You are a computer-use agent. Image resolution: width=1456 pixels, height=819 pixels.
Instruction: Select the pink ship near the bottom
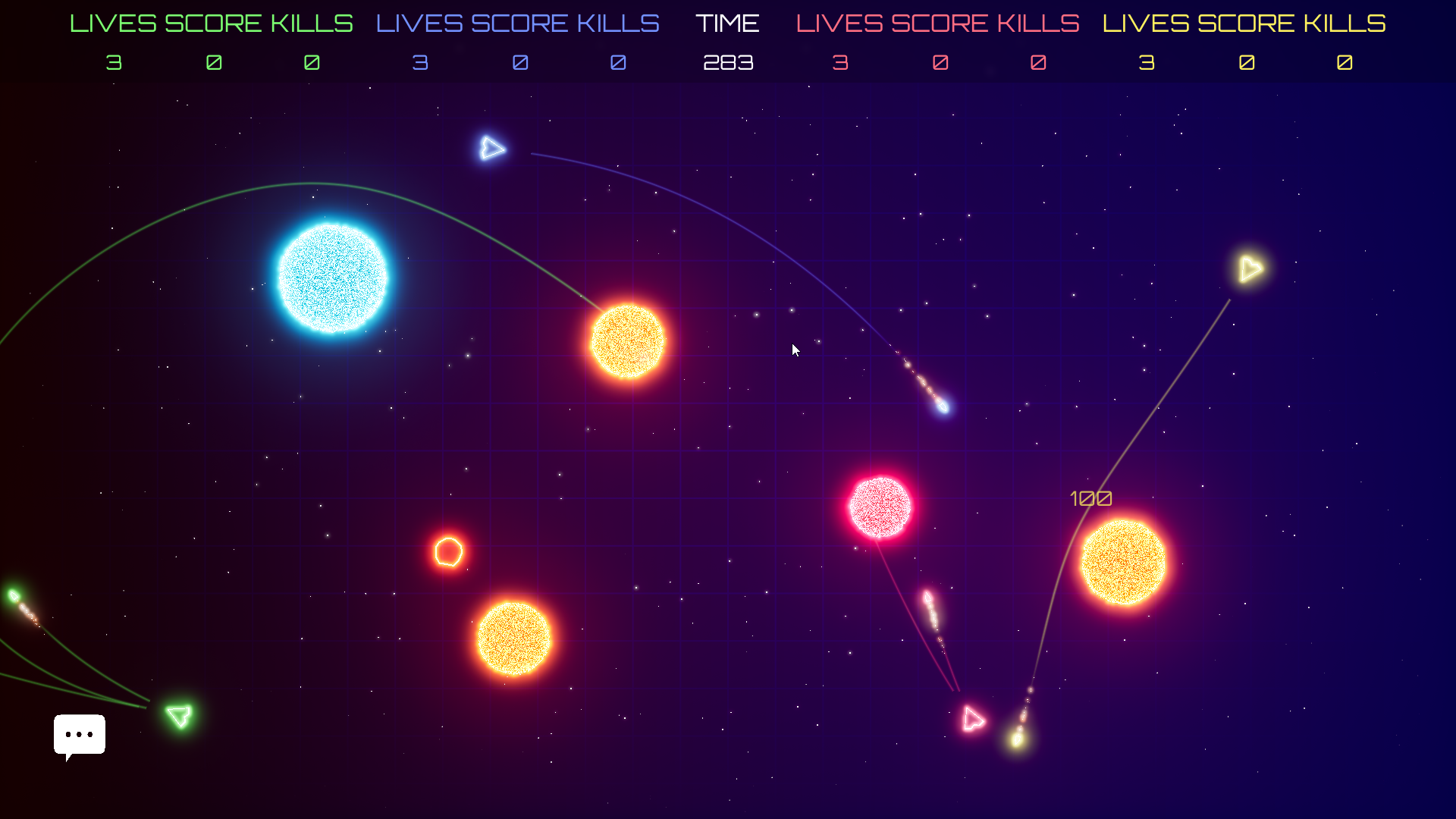pos(973,719)
